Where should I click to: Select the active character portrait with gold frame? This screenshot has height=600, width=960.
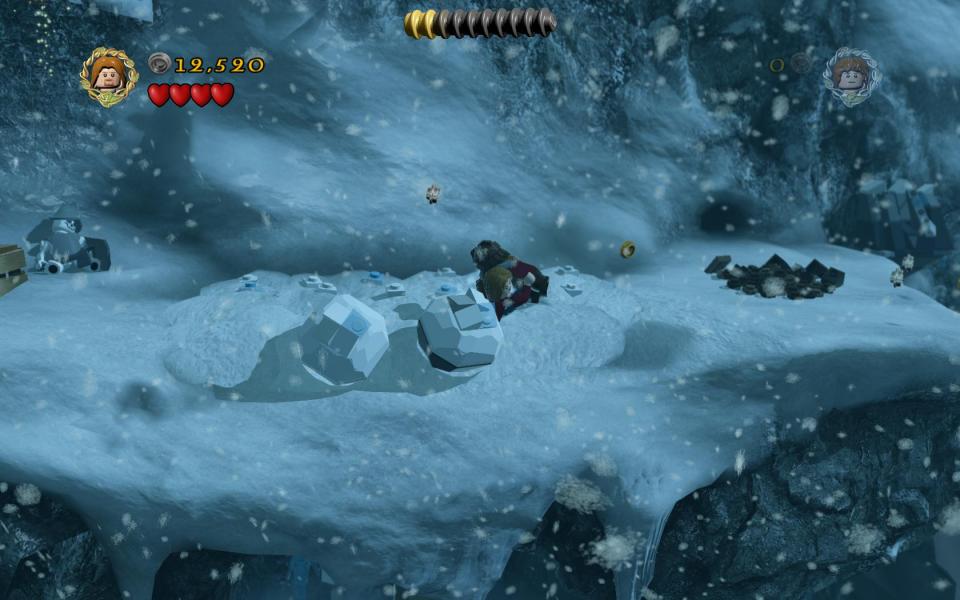[x=109, y=75]
